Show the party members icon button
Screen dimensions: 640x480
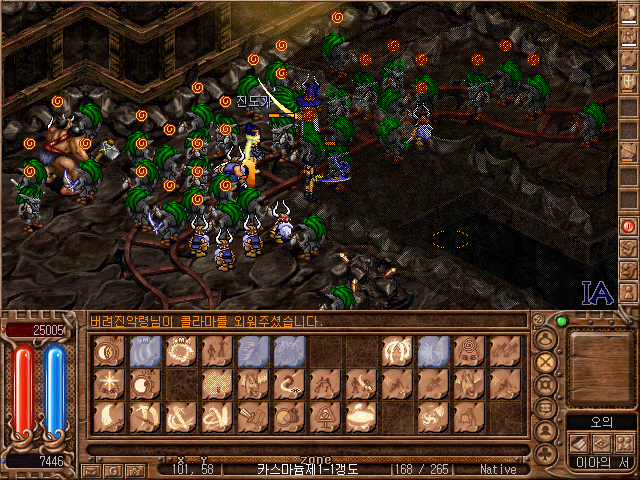[624, 441]
